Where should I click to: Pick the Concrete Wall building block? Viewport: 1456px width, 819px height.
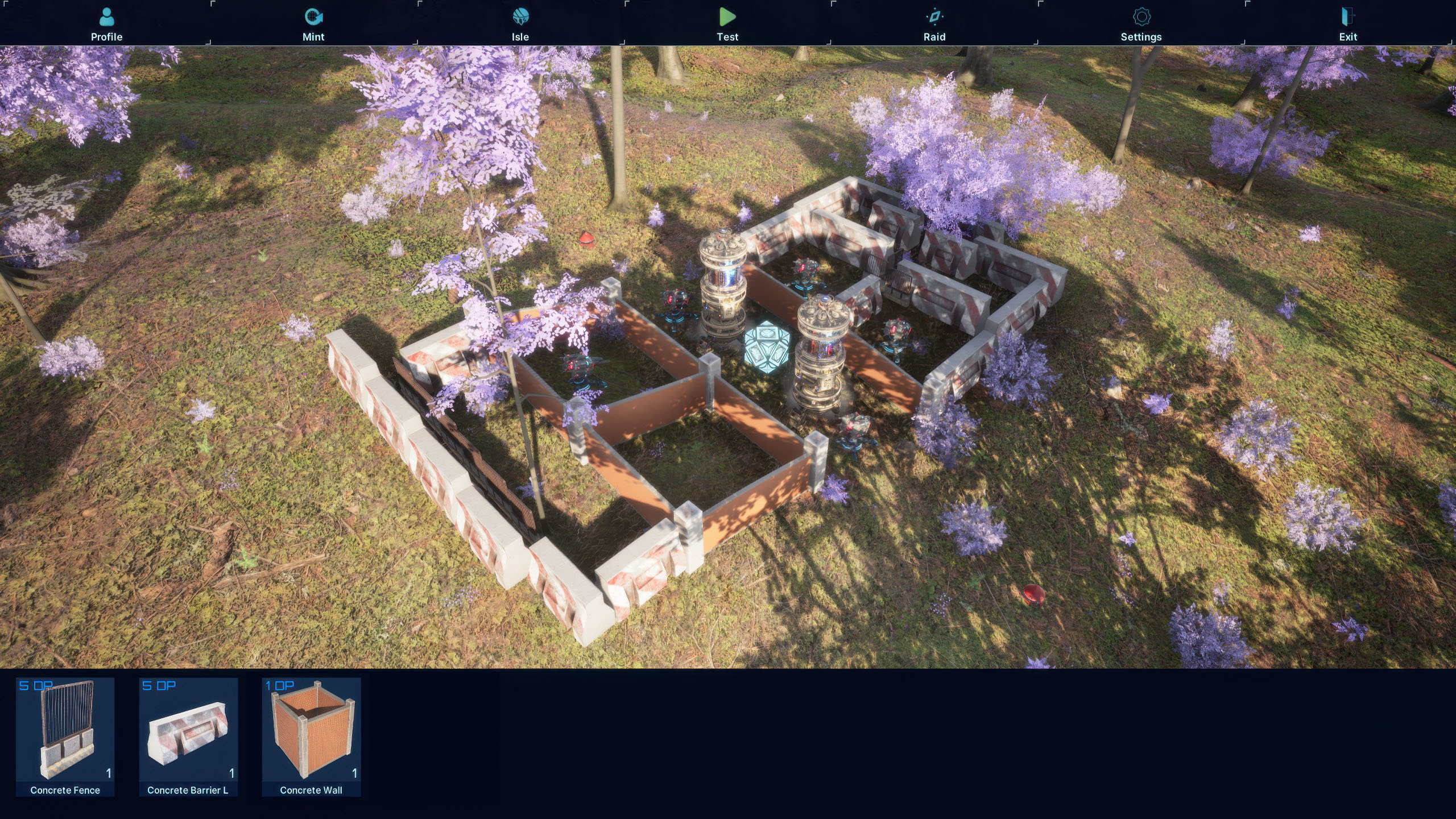click(x=312, y=734)
